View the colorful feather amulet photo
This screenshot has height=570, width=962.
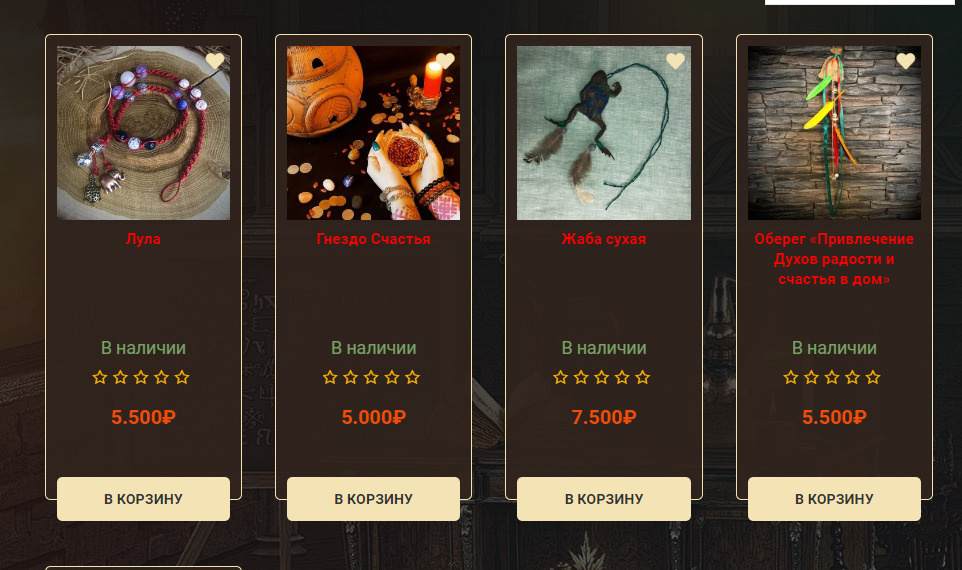(834, 133)
